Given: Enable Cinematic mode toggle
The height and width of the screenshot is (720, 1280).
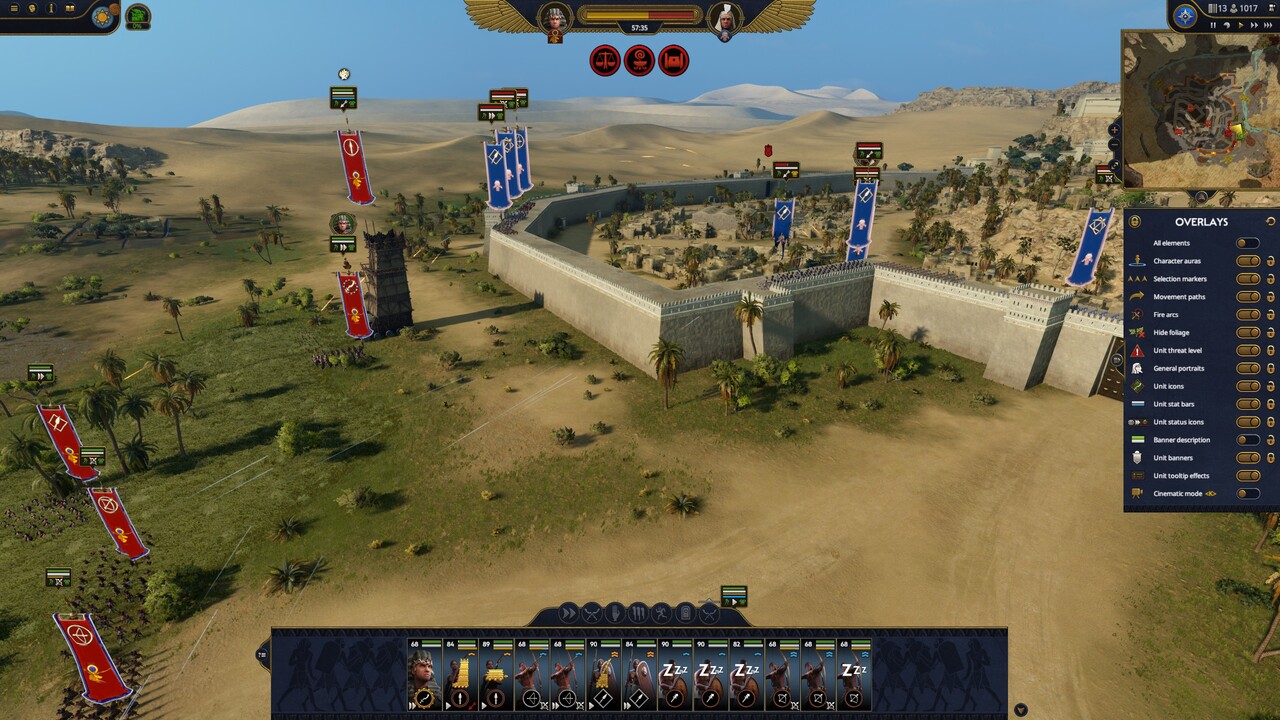Looking at the screenshot, I should click(x=1247, y=494).
